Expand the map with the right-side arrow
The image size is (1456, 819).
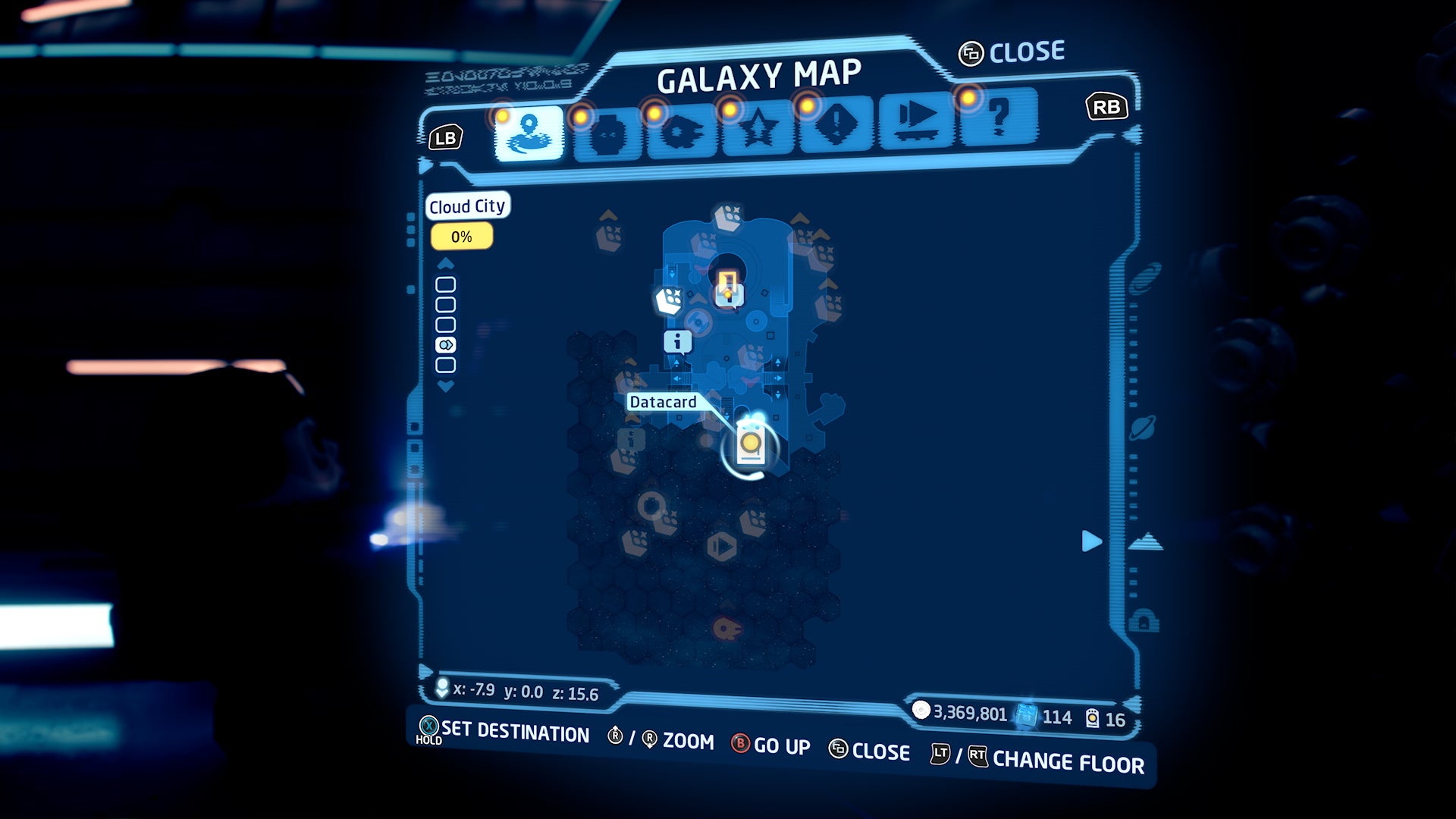(x=1092, y=541)
